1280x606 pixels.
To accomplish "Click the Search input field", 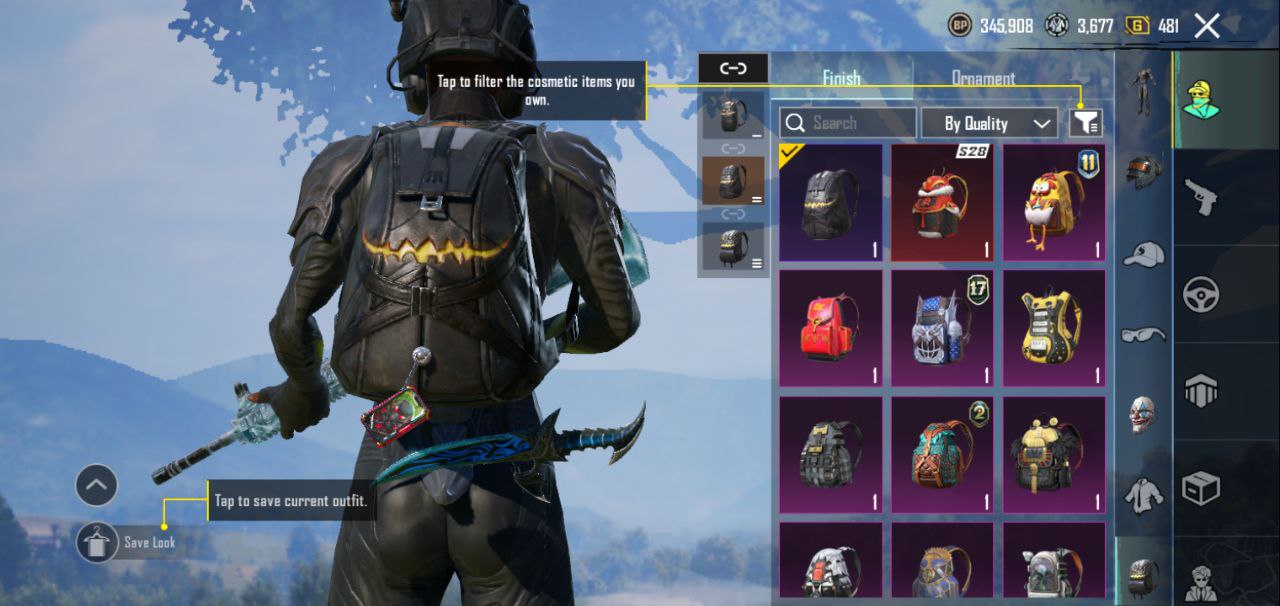I will (x=848, y=123).
